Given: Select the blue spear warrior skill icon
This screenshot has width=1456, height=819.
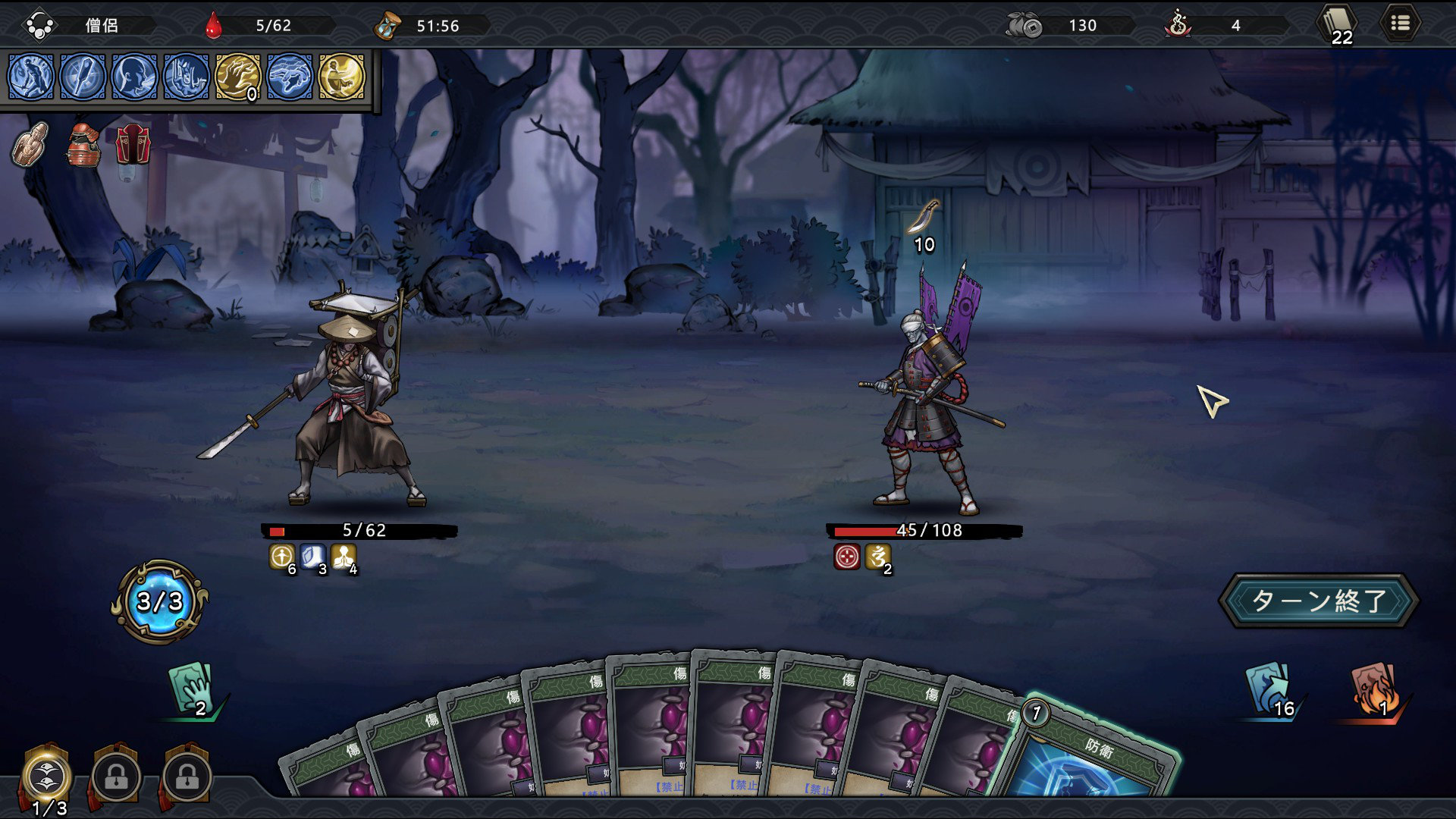Looking at the screenshot, I should (31, 77).
